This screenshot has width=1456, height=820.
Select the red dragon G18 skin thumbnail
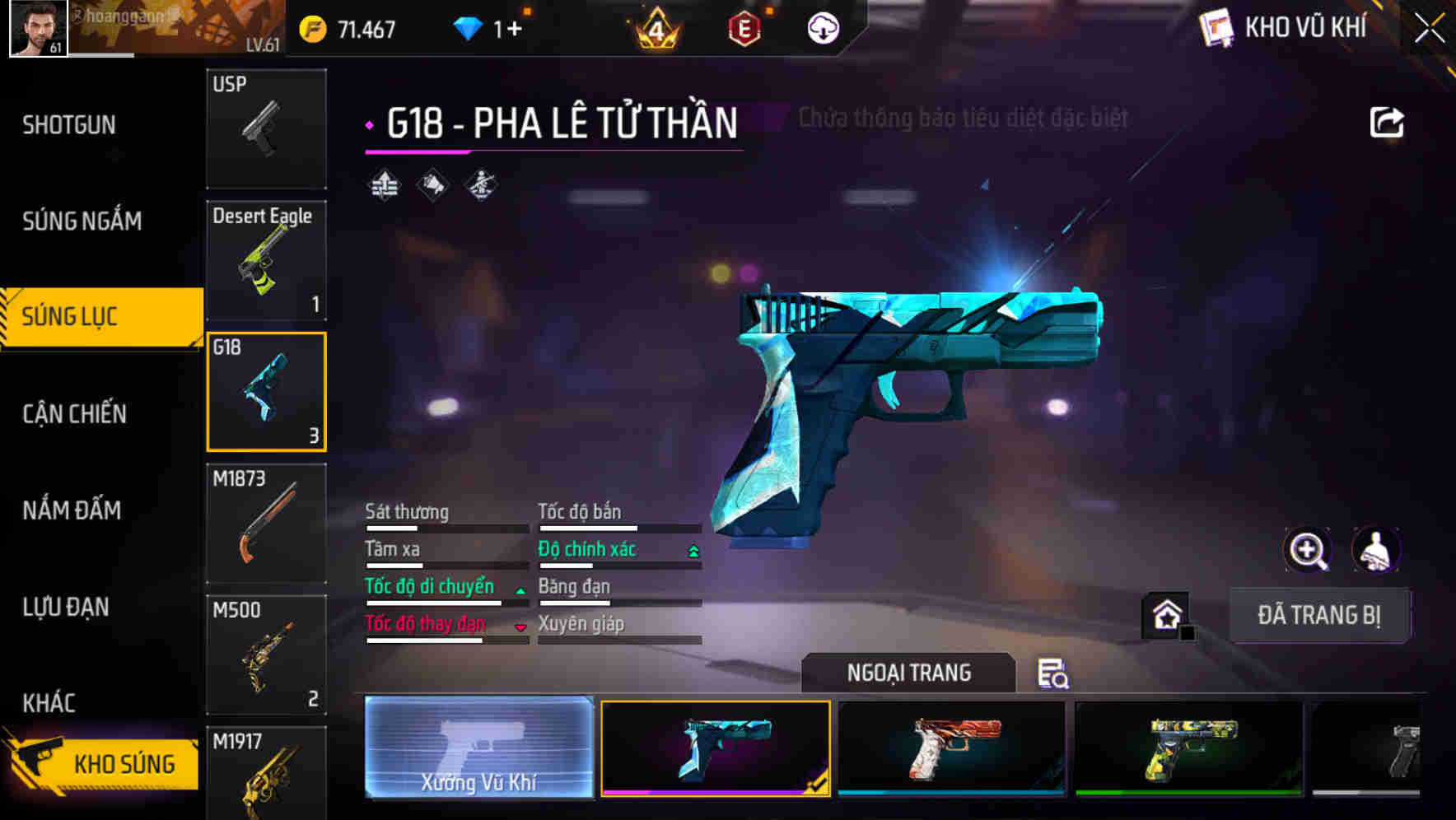[951, 748]
